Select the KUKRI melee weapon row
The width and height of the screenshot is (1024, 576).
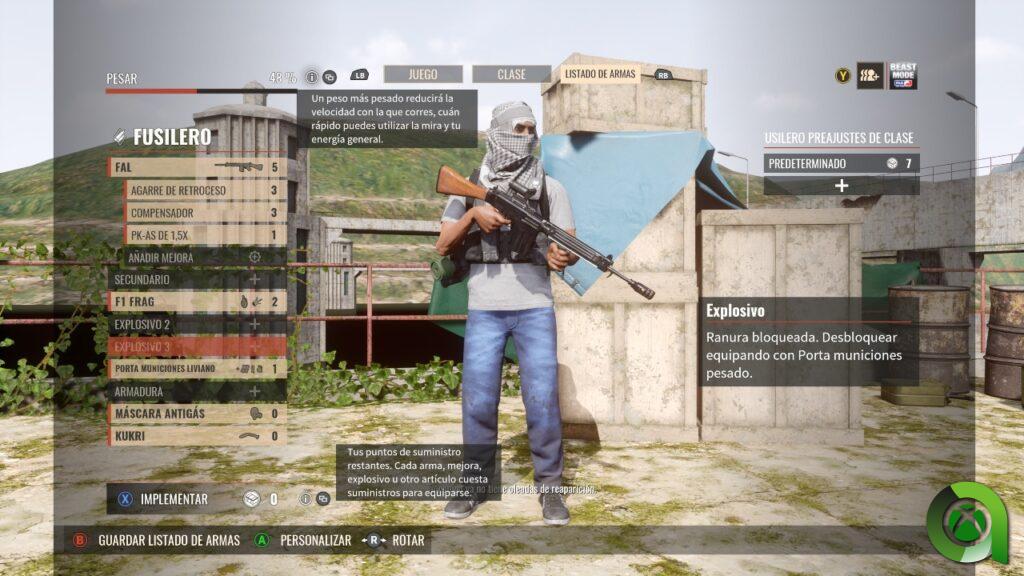coord(197,436)
